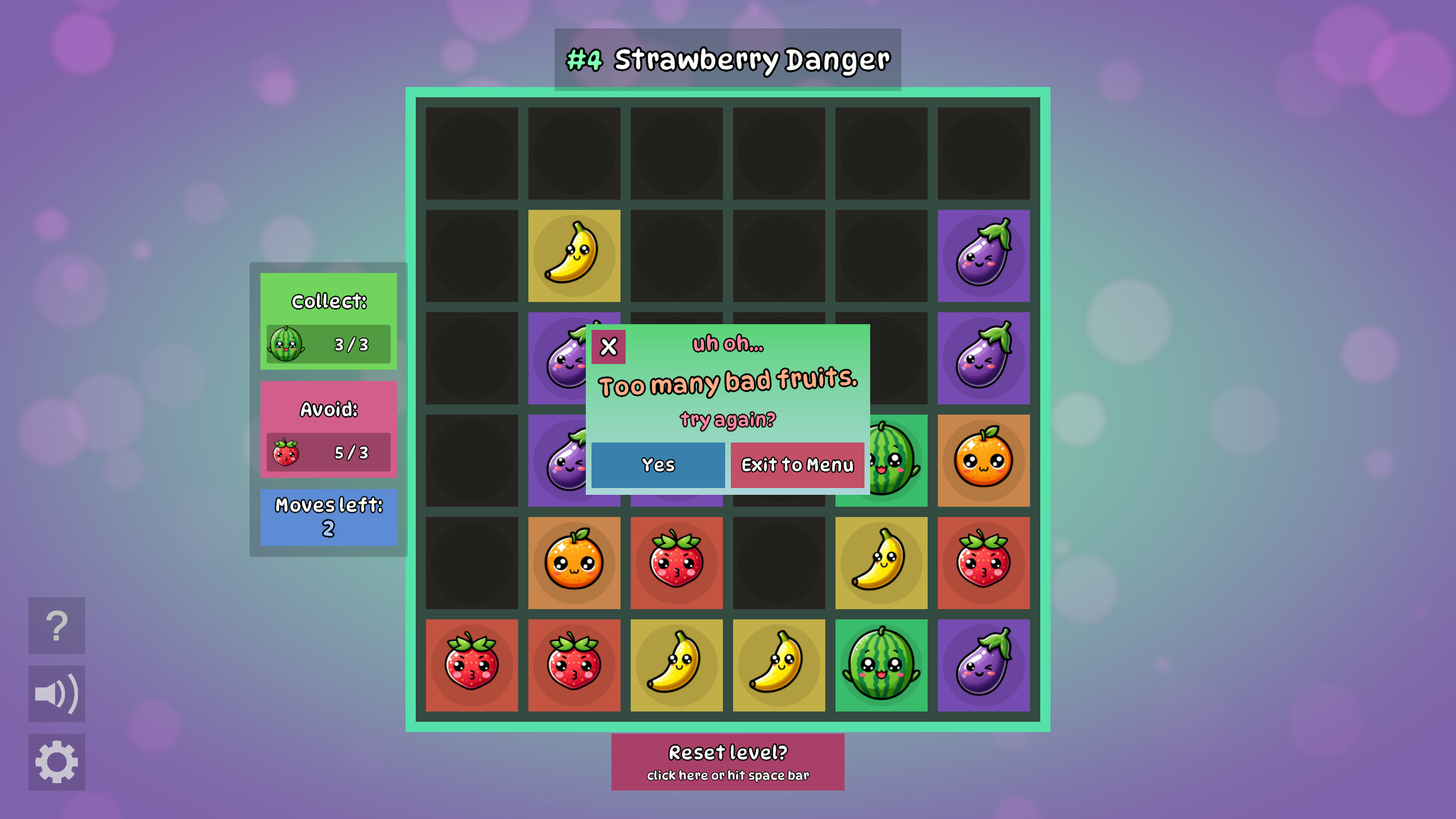This screenshot has height=819, width=1456.
Task: Click Exit to Menu in the dialog
Action: [796, 465]
